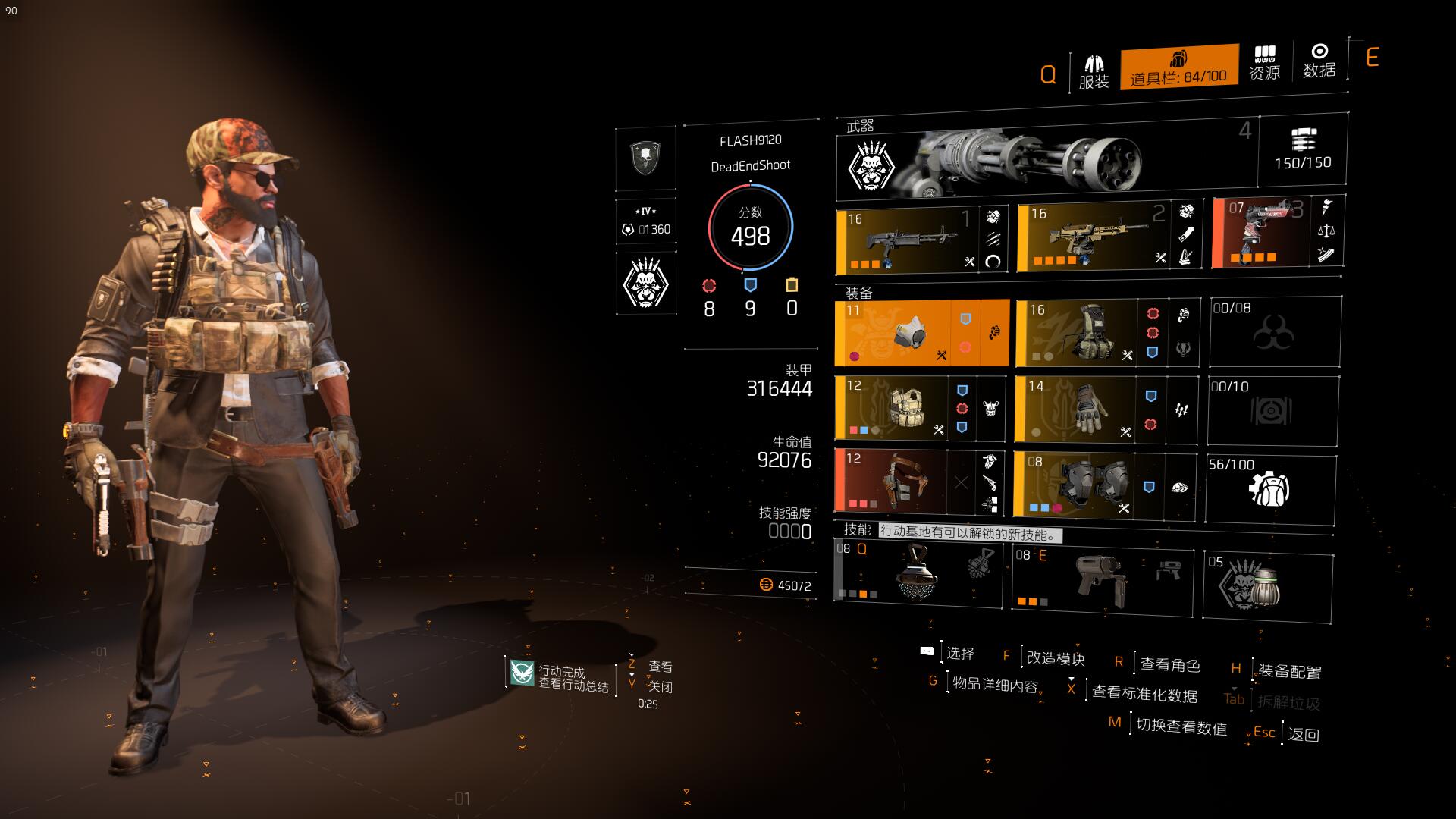This screenshot has width=1456, height=819.
Task: Switch to the 资源 (Resources) tab
Action: click(1264, 64)
